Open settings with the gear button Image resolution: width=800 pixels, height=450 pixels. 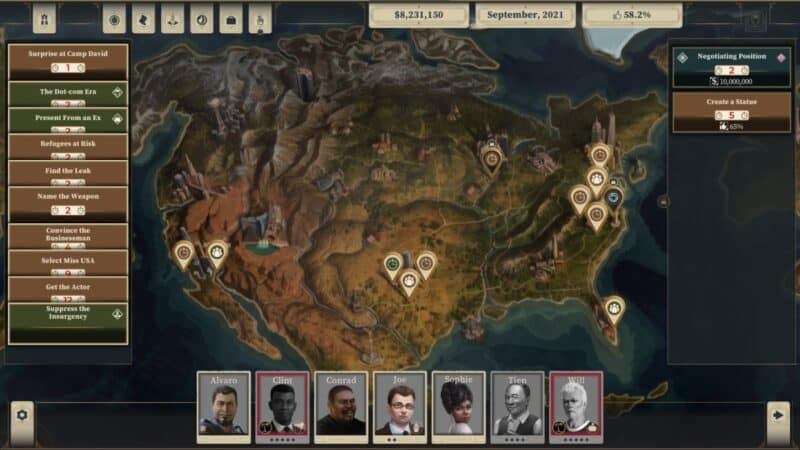pyautogui.click(x=22, y=414)
